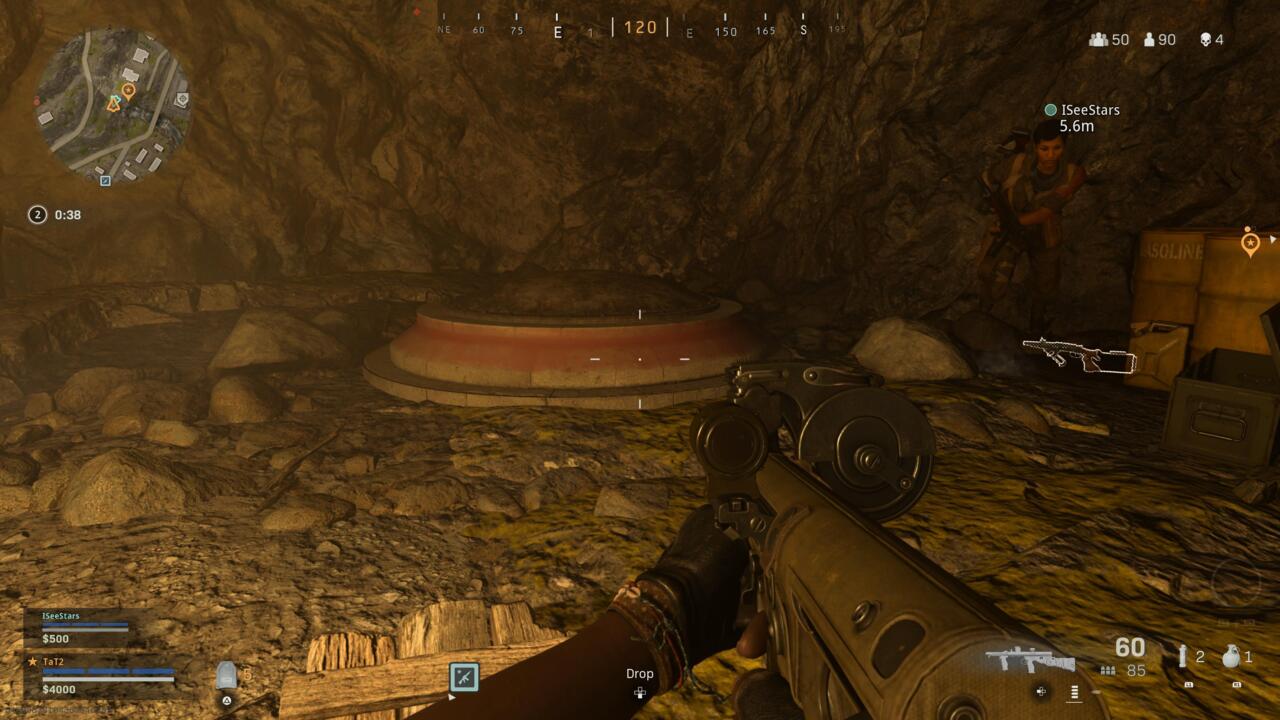Click the circle collapse counter icon
The width and height of the screenshot is (1280, 720).
pos(38,214)
